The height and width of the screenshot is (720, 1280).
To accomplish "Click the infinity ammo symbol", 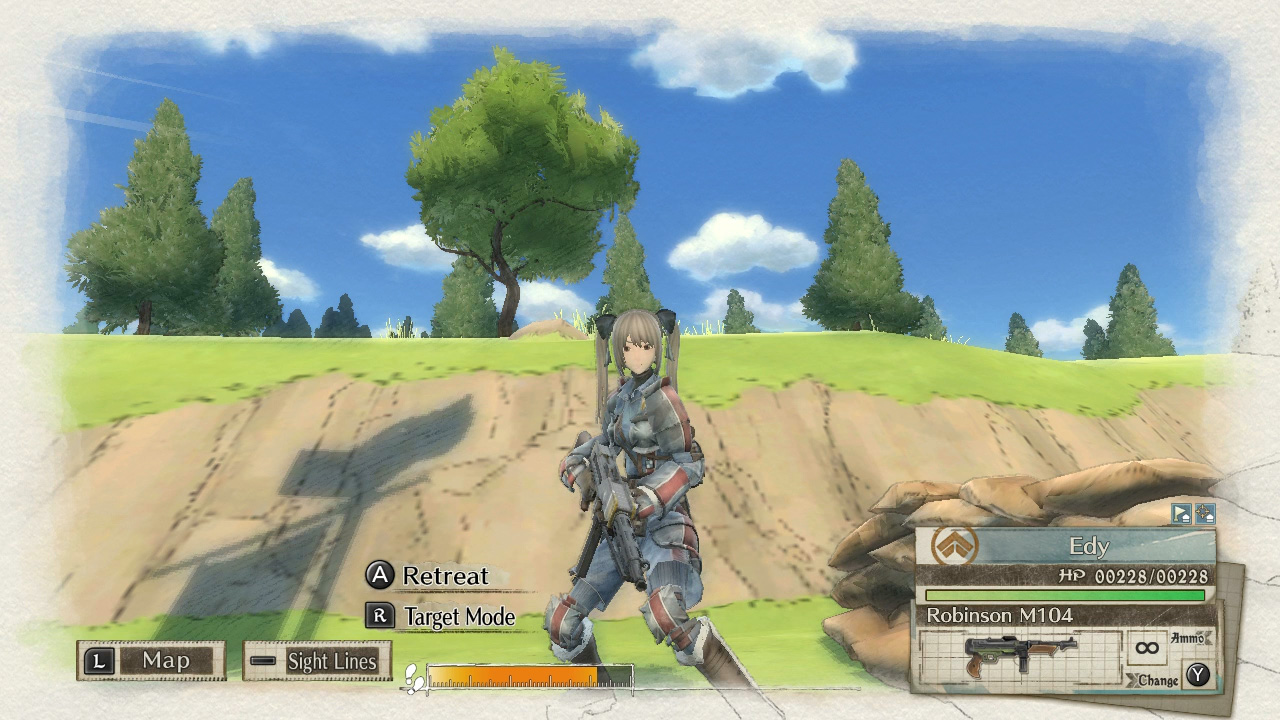I will point(1148,648).
